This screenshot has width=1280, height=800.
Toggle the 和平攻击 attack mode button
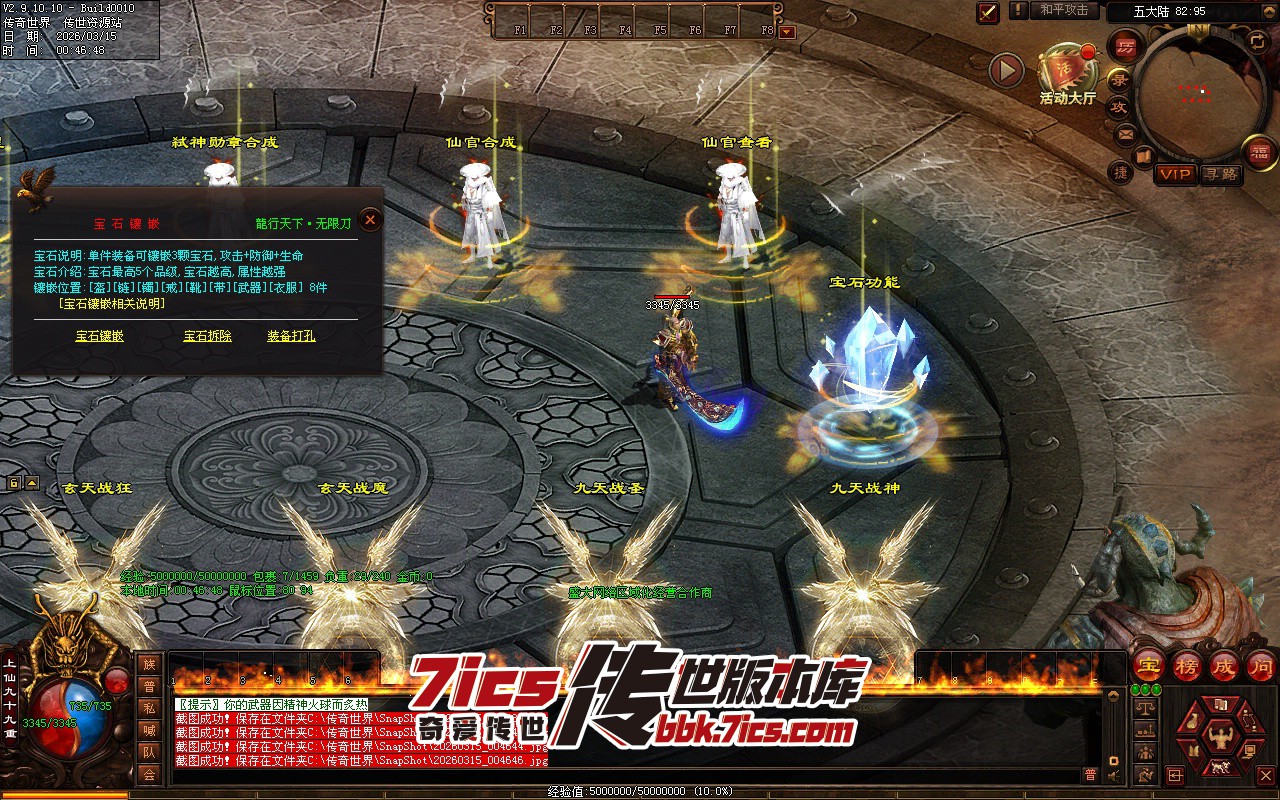point(1064,10)
